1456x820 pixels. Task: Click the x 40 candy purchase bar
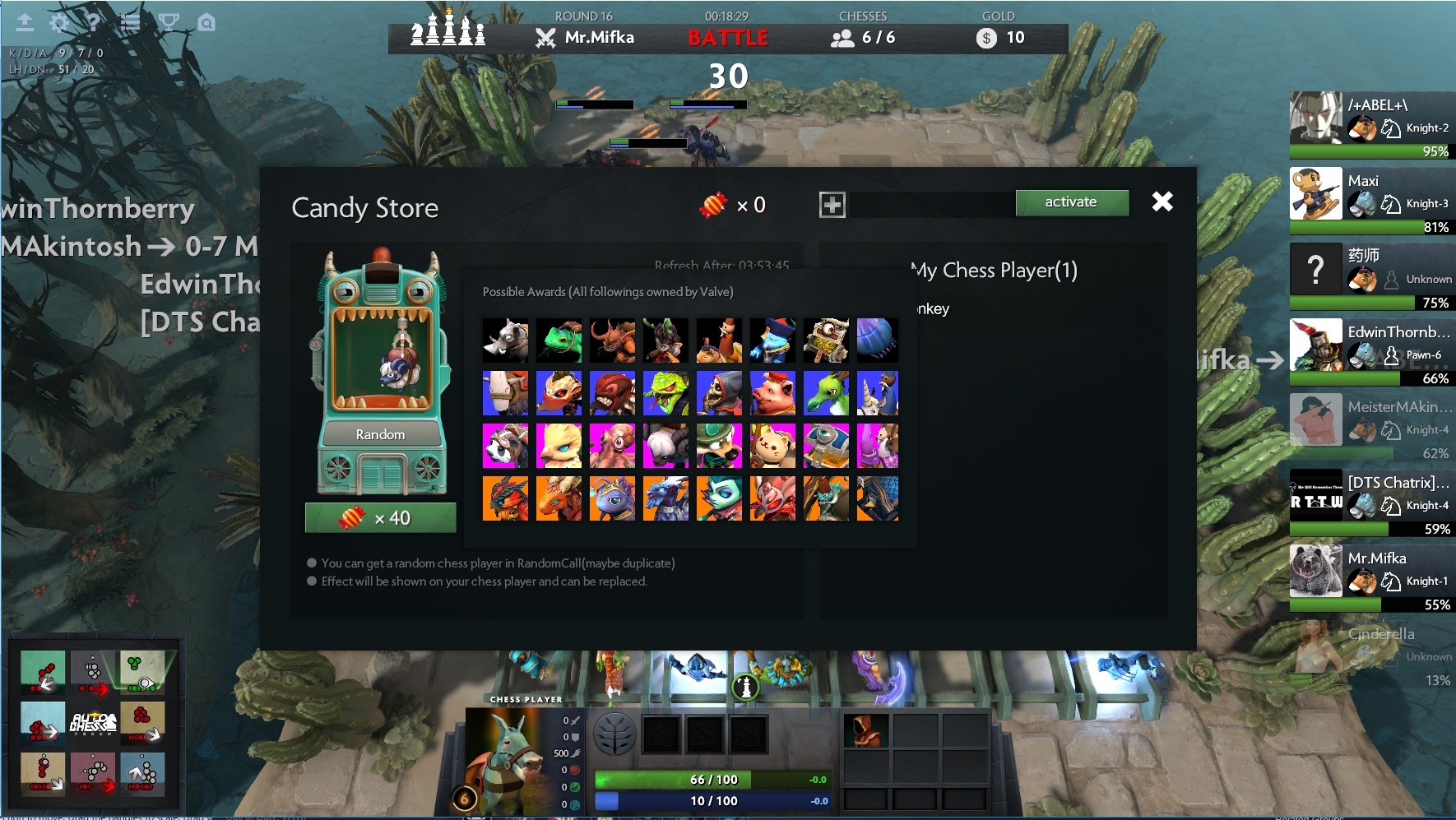point(380,517)
